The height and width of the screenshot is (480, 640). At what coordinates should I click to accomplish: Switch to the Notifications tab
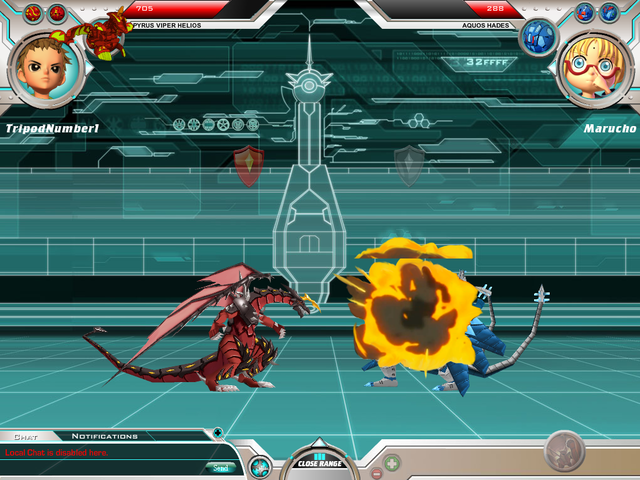[x=104, y=436]
